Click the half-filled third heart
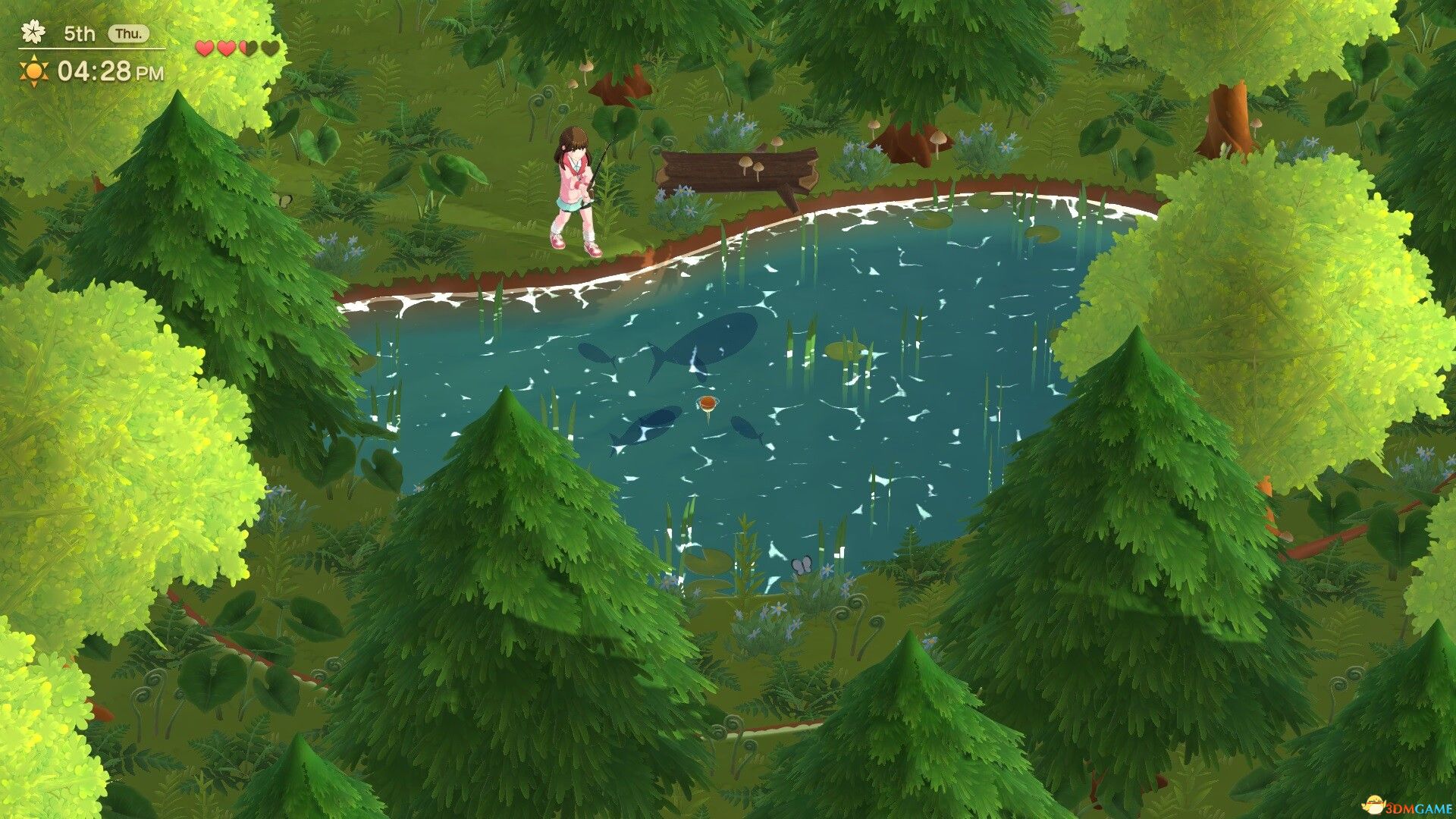The height and width of the screenshot is (819, 1456). [248, 49]
